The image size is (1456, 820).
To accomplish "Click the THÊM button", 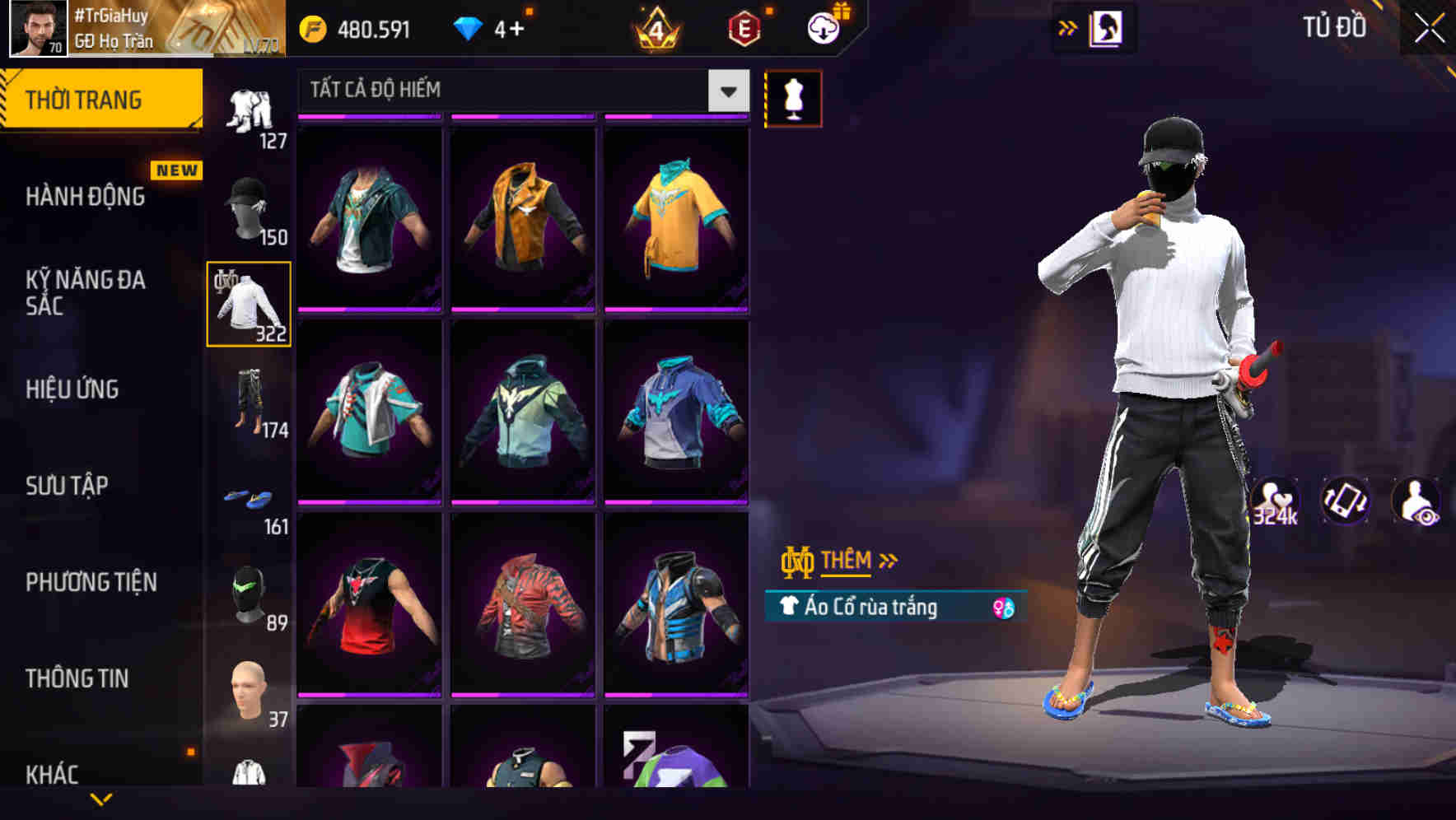I will 848,560.
